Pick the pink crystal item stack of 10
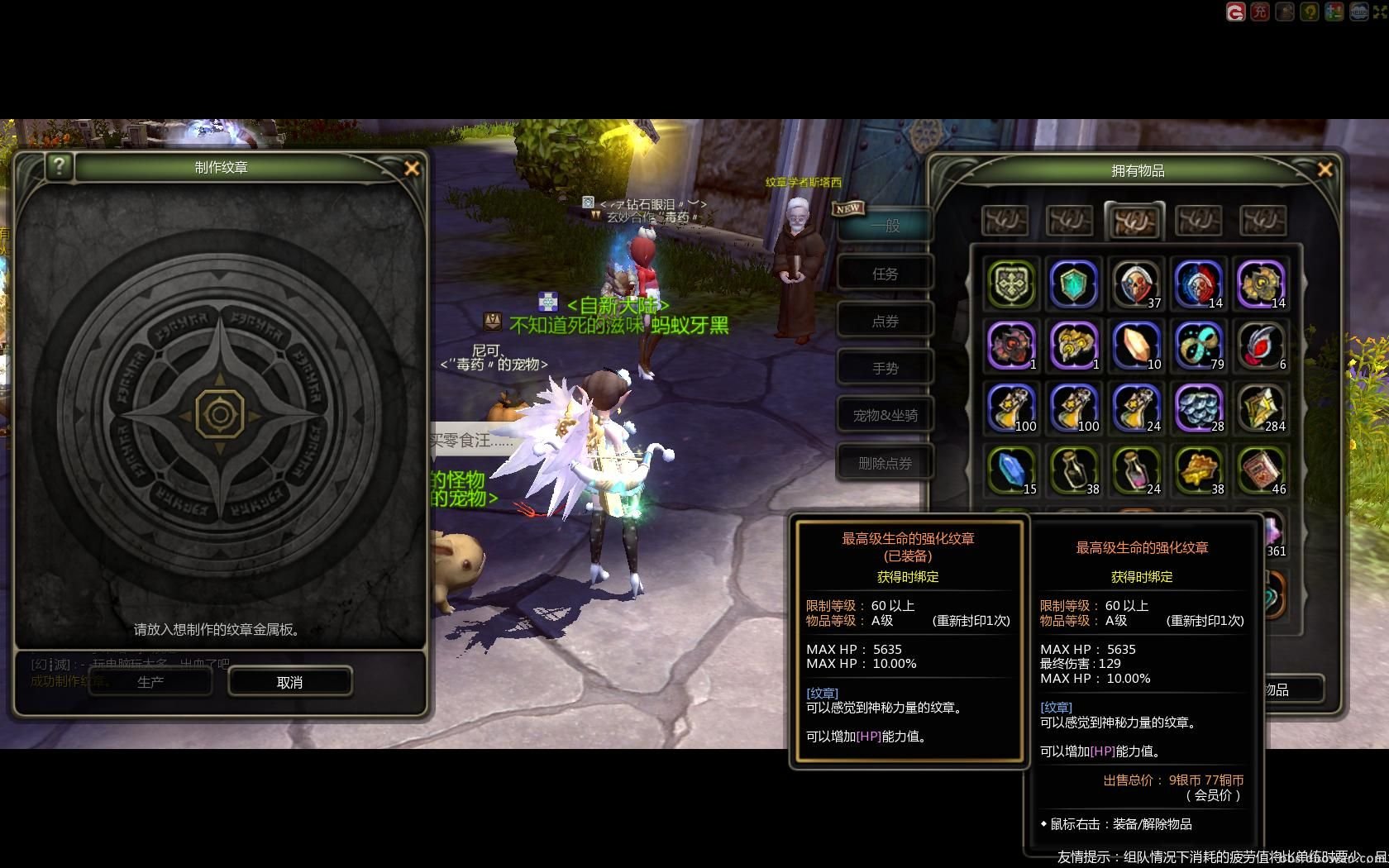Viewport: 1389px width, 868px height. click(x=1136, y=346)
